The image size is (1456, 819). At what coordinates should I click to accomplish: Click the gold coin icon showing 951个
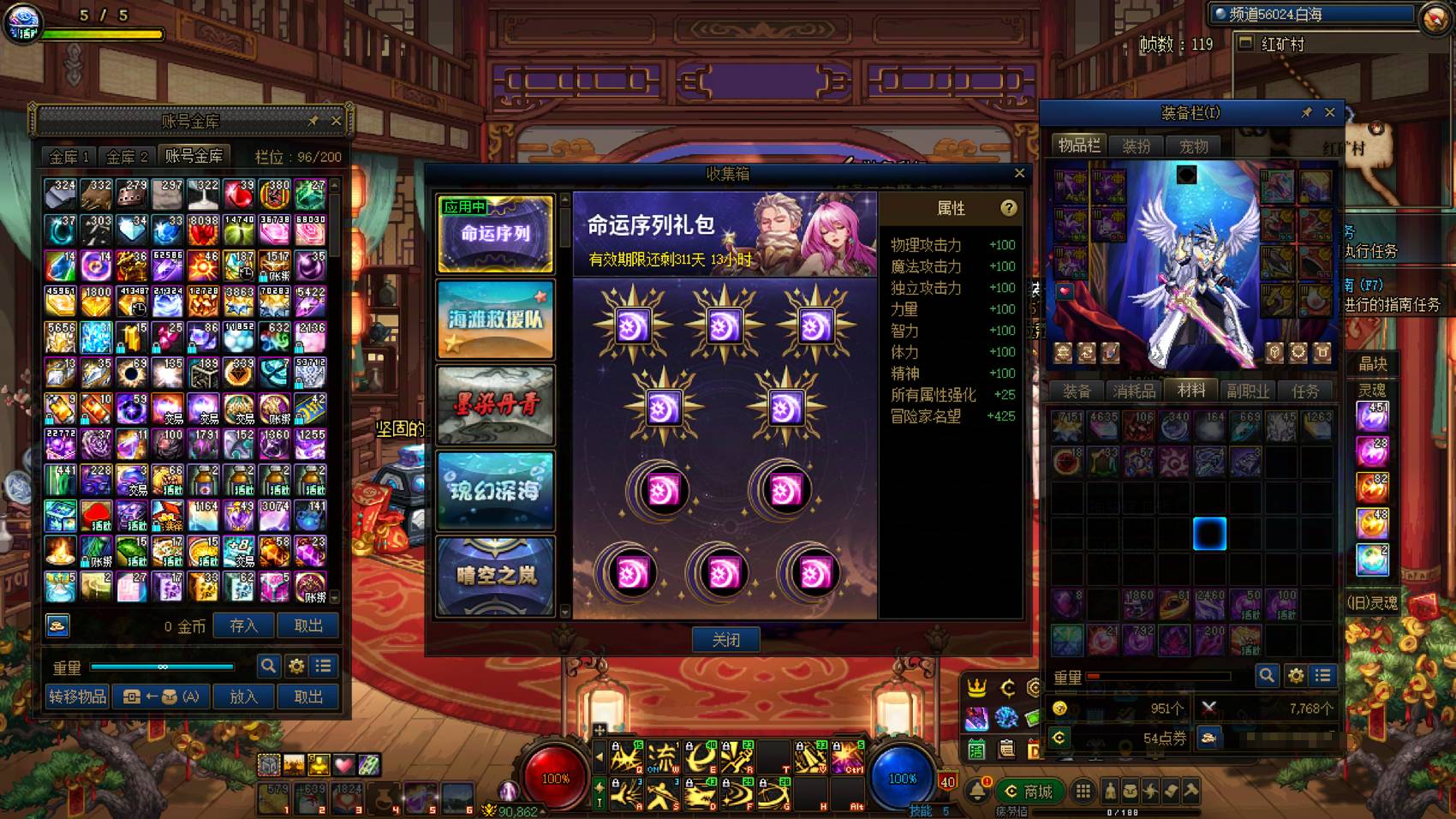point(1062,709)
